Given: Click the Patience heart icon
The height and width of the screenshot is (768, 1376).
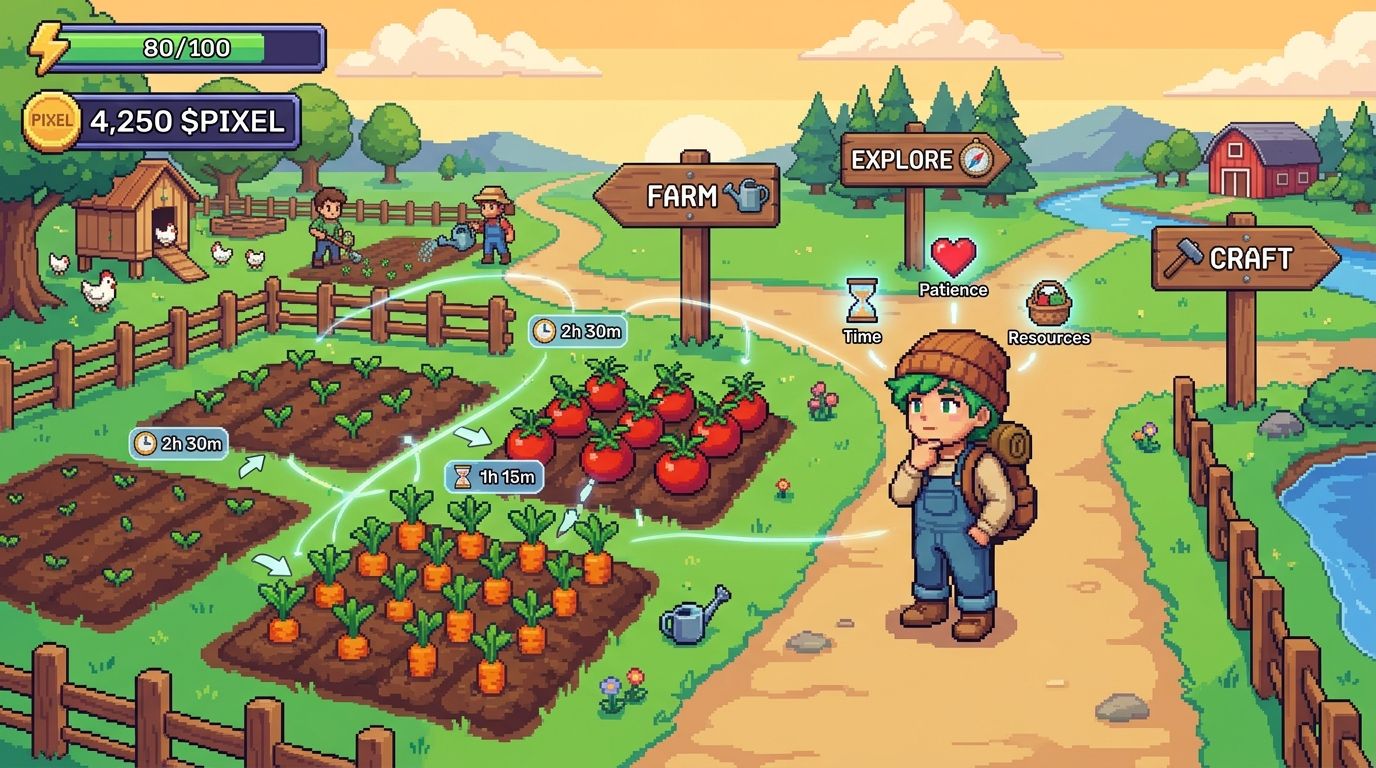Looking at the screenshot, I should coord(953,258).
